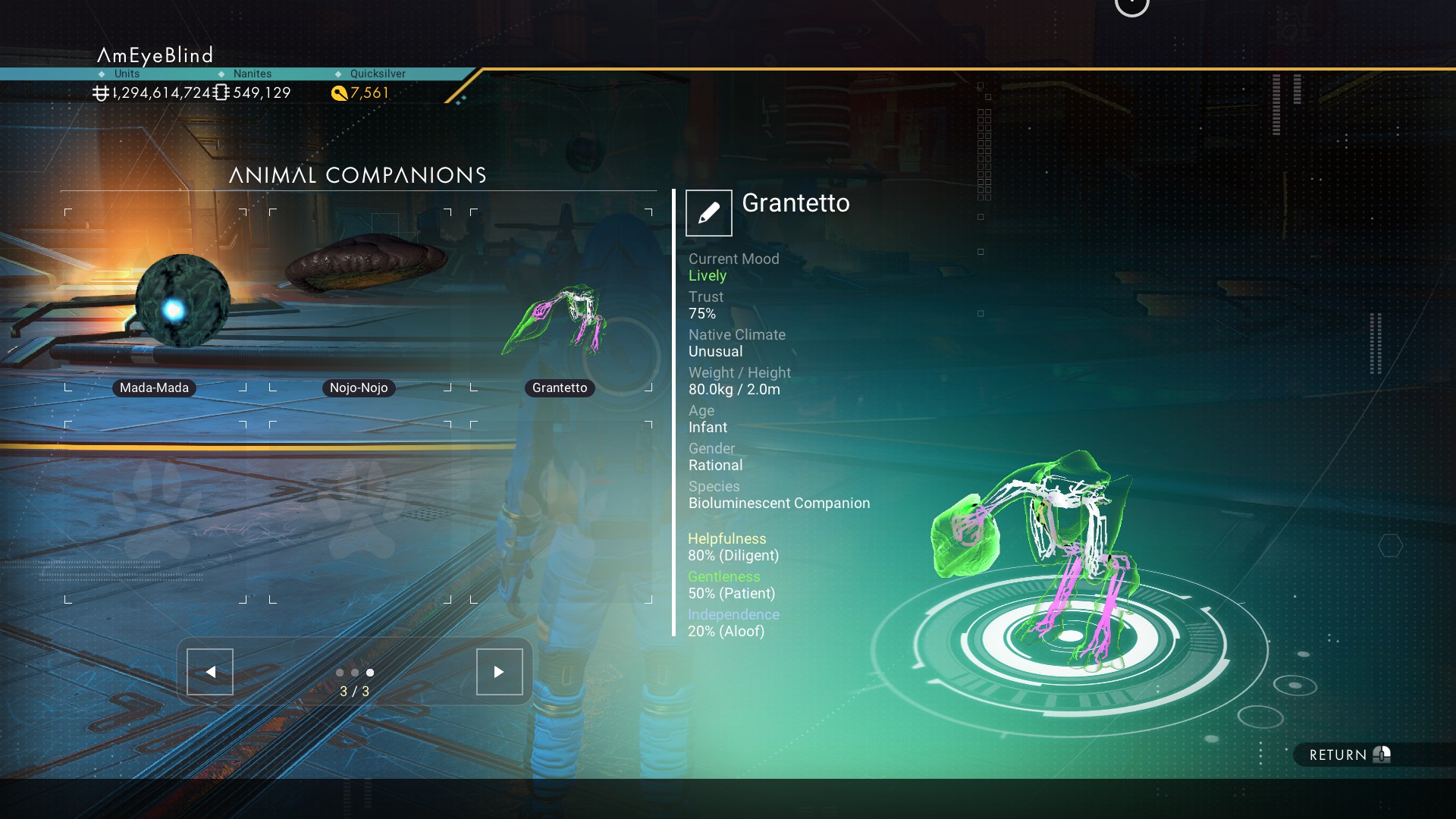The height and width of the screenshot is (819, 1456).
Task: Click the pencil rename icon
Action: pyautogui.click(x=708, y=213)
